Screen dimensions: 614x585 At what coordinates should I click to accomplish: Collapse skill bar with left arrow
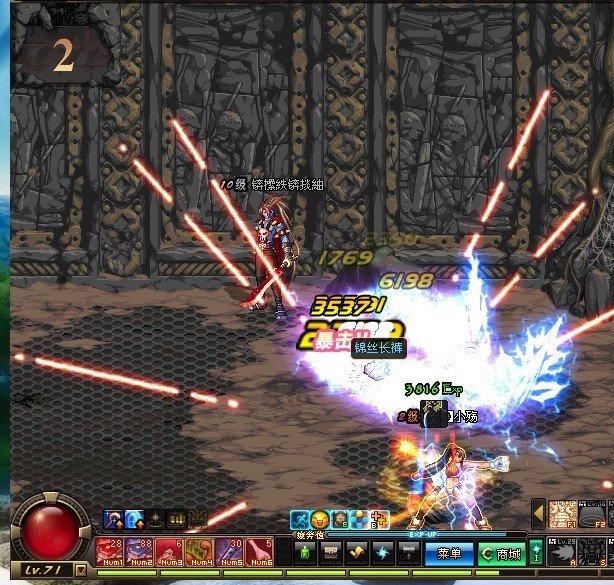tap(538, 513)
